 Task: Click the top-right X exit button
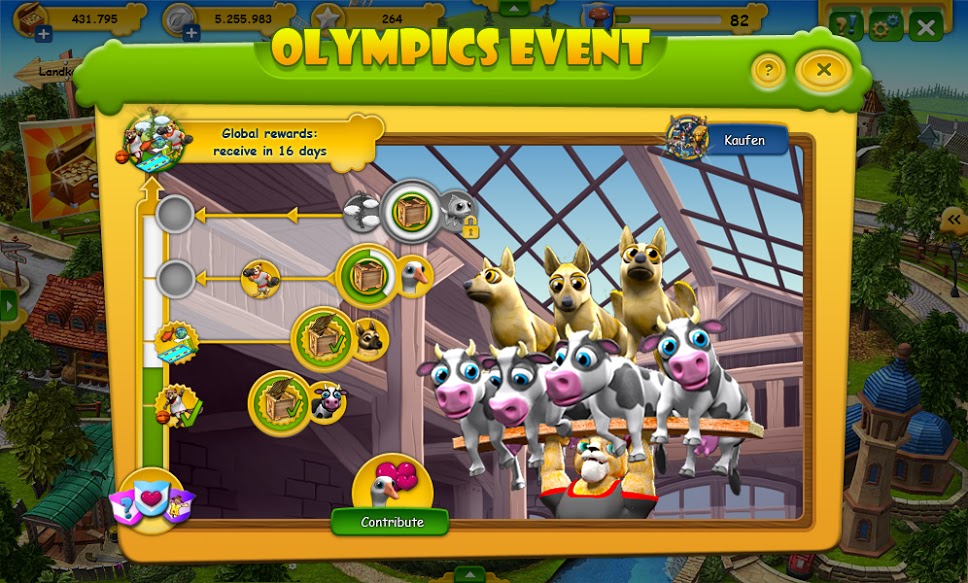point(926,27)
